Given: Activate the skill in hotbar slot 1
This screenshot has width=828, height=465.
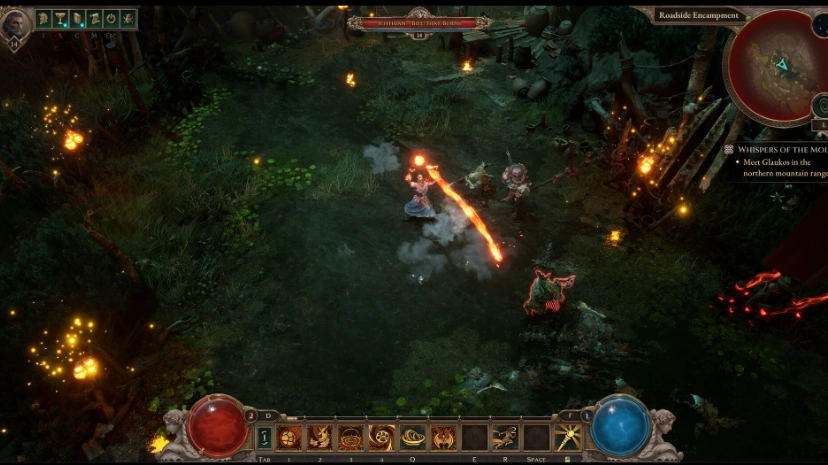Looking at the screenshot, I should click(290, 438).
